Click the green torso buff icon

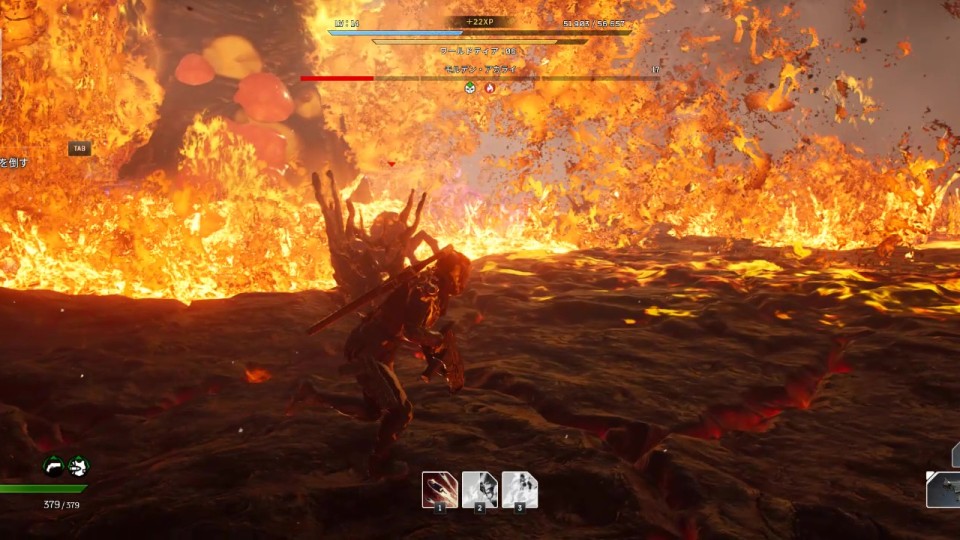click(78, 466)
